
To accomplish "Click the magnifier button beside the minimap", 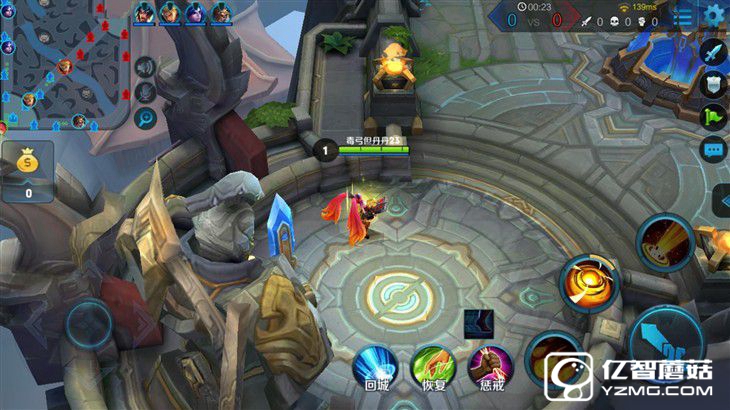I will [x=146, y=119].
